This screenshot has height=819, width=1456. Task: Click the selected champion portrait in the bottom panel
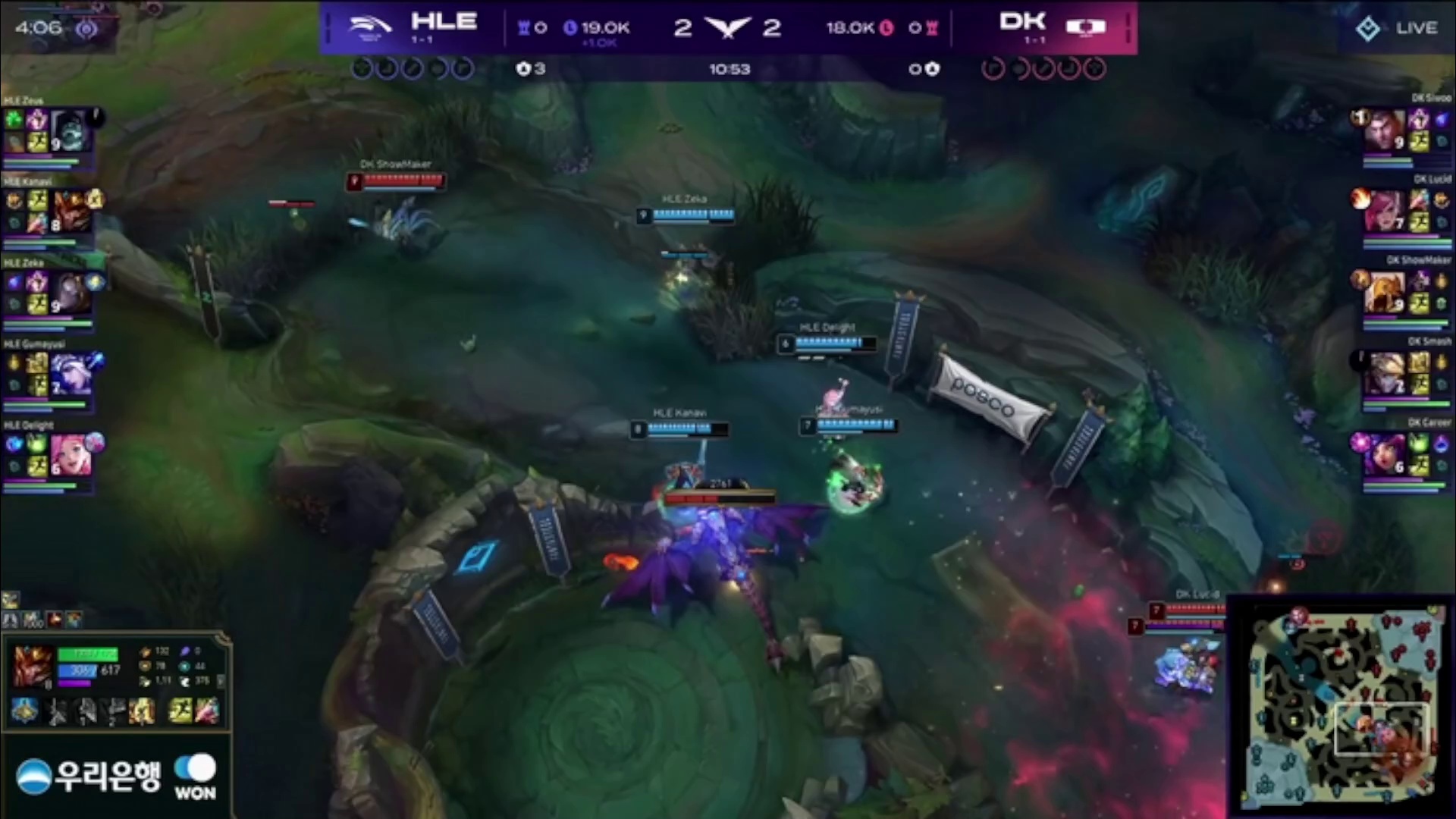(x=32, y=665)
